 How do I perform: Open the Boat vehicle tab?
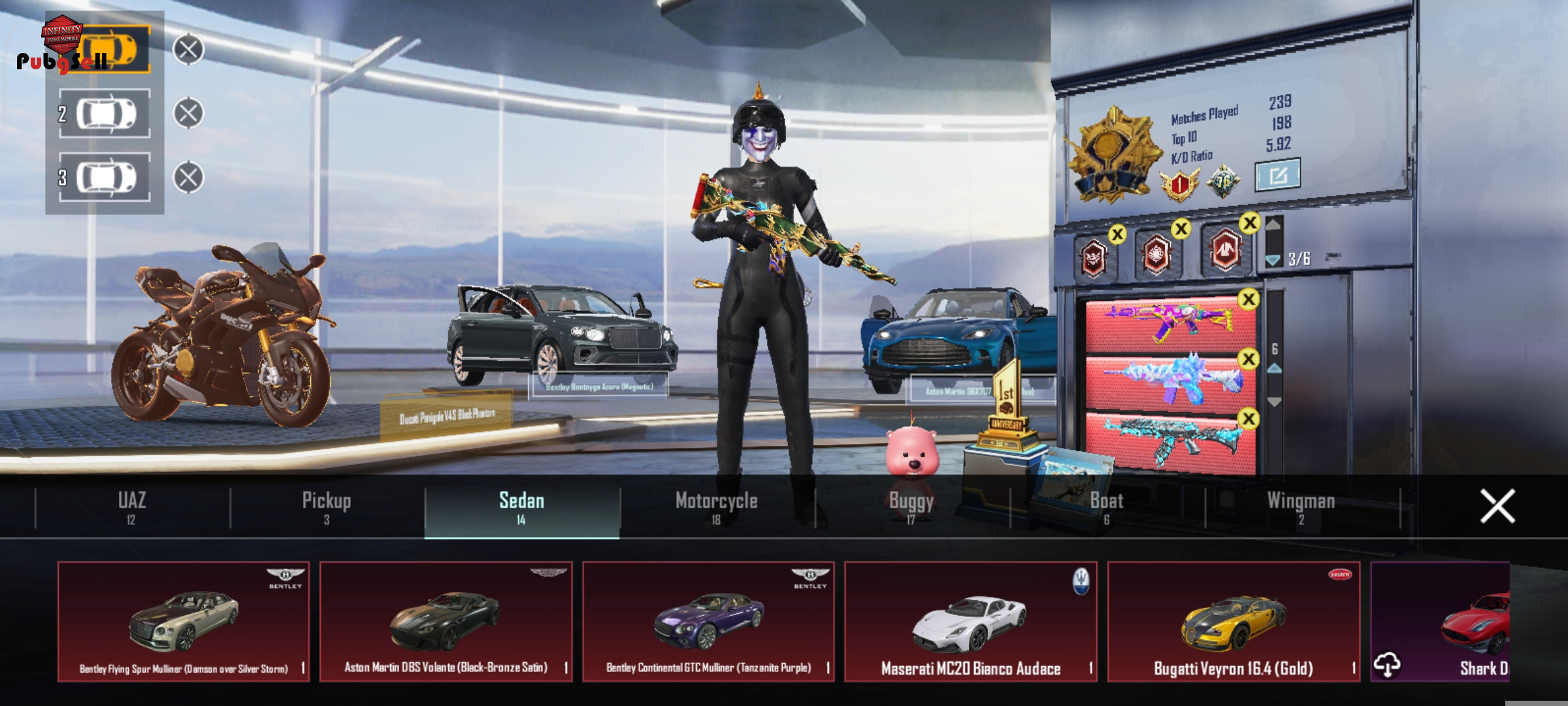[1106, 507]
